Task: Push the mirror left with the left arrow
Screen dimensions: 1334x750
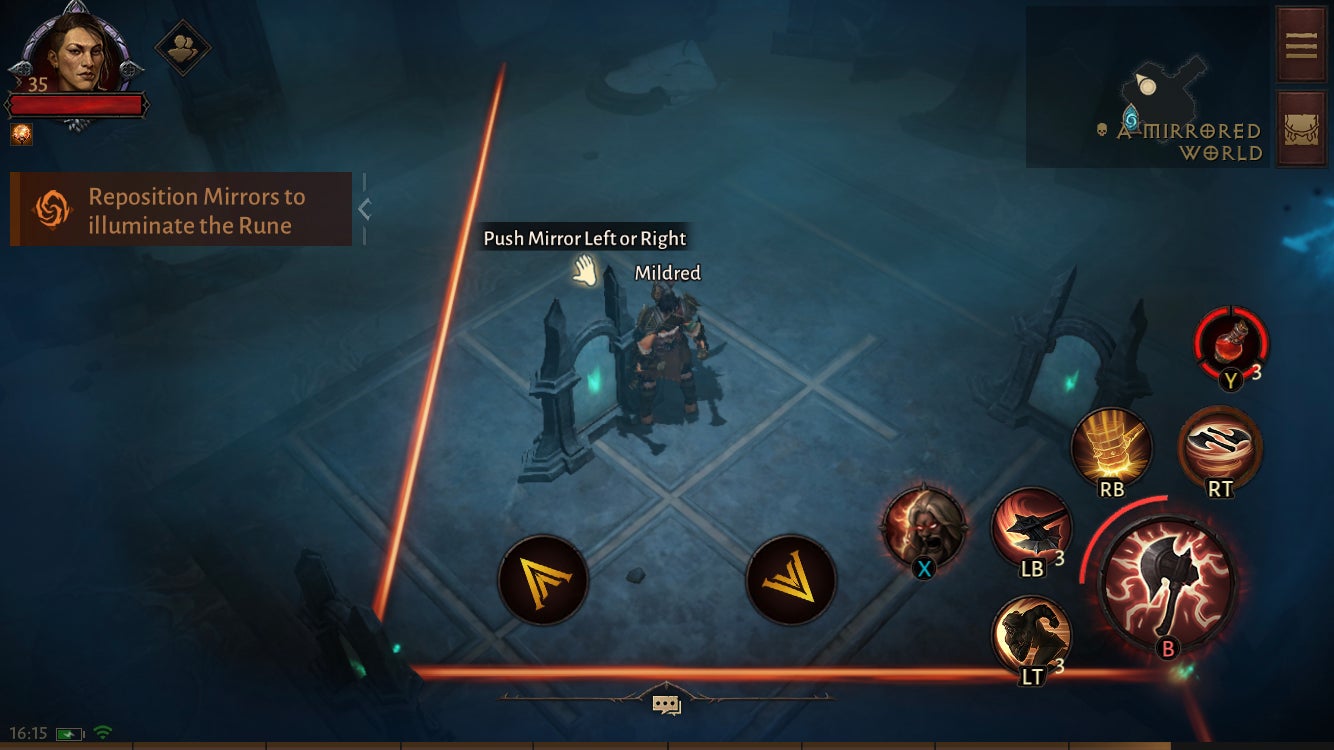Action: 542,579
